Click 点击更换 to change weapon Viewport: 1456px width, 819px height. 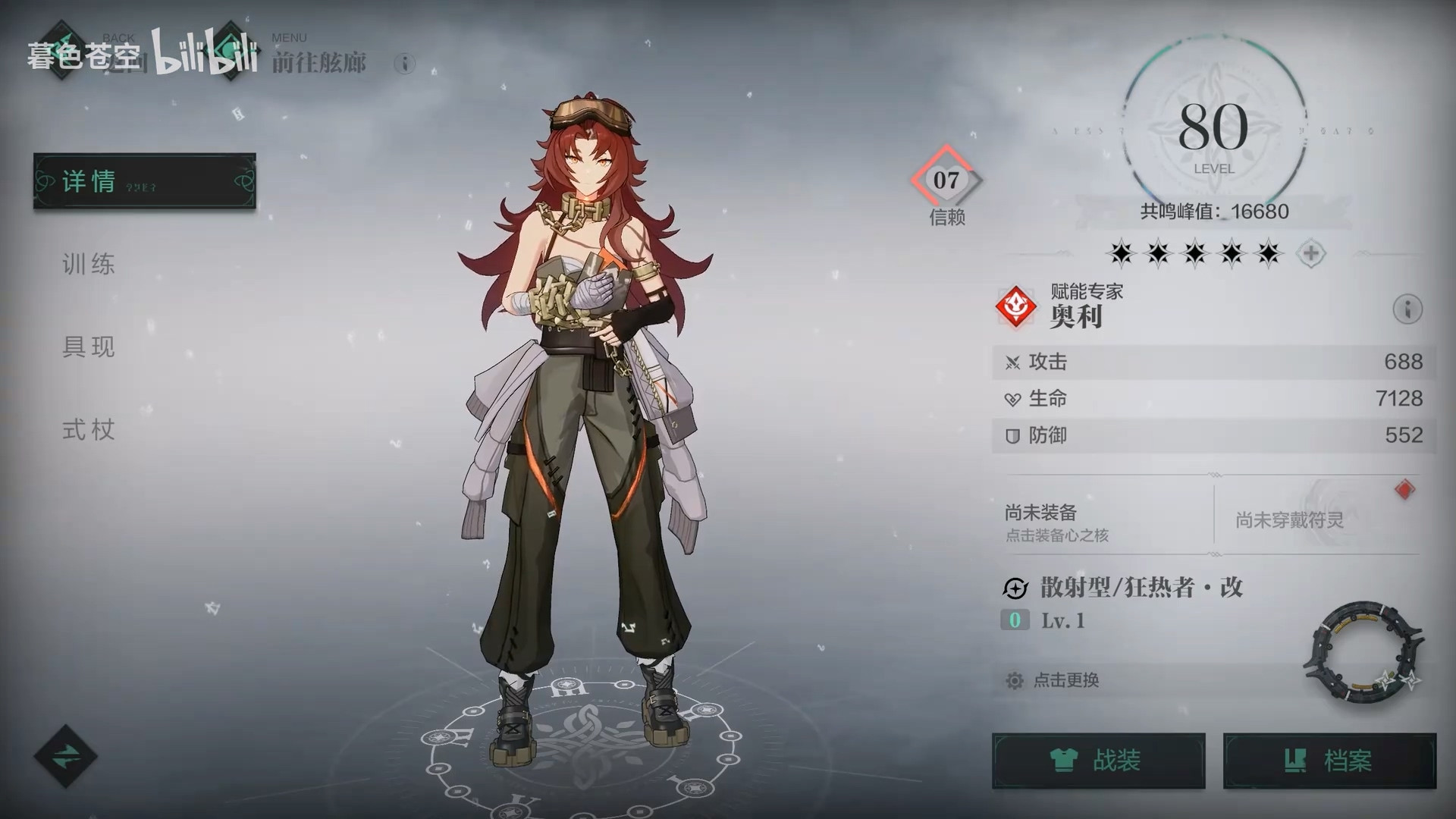click(x=1065, y=680)
